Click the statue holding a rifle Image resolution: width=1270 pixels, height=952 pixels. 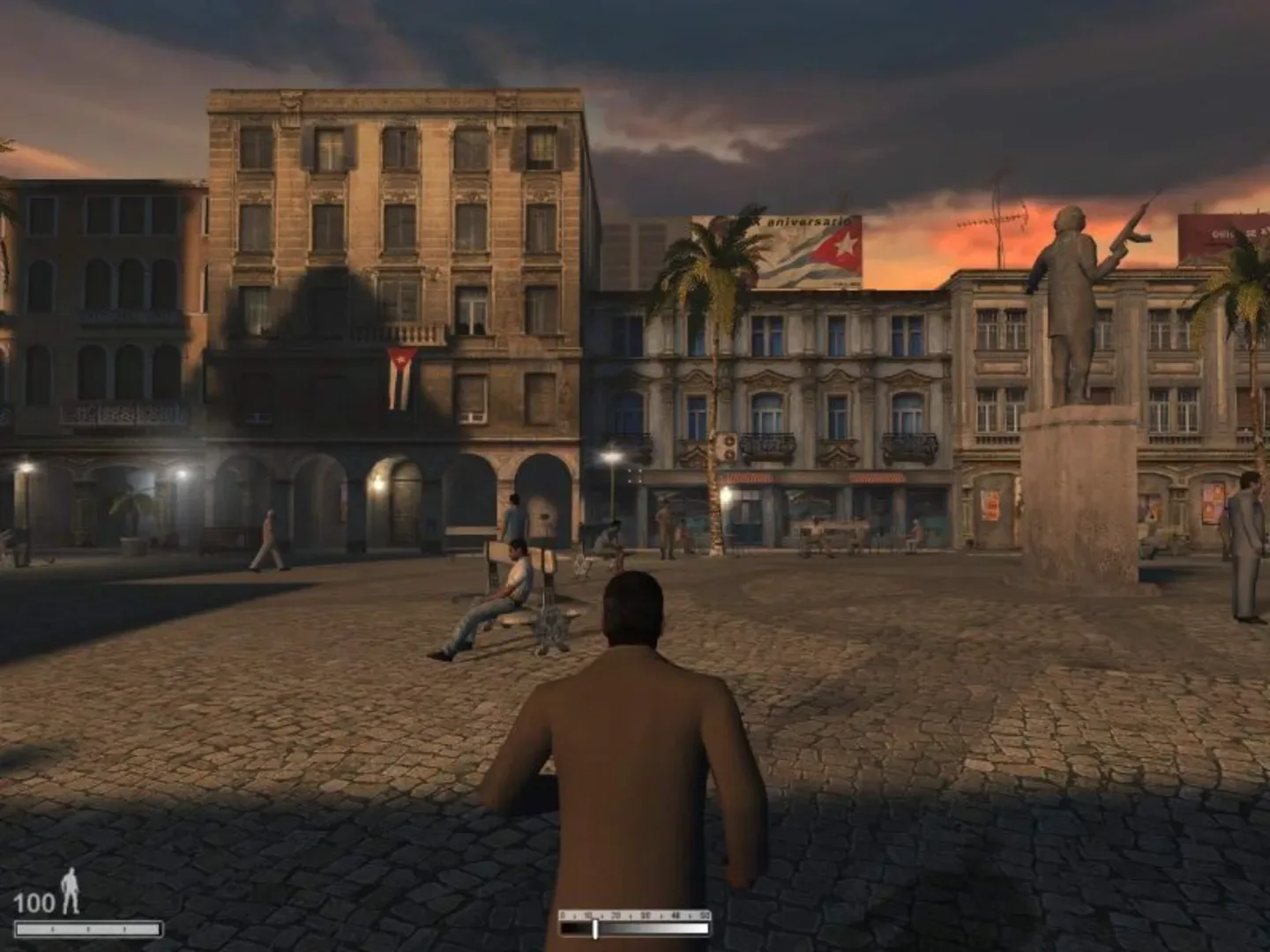pyautogui.click(x=1072, y=291)
